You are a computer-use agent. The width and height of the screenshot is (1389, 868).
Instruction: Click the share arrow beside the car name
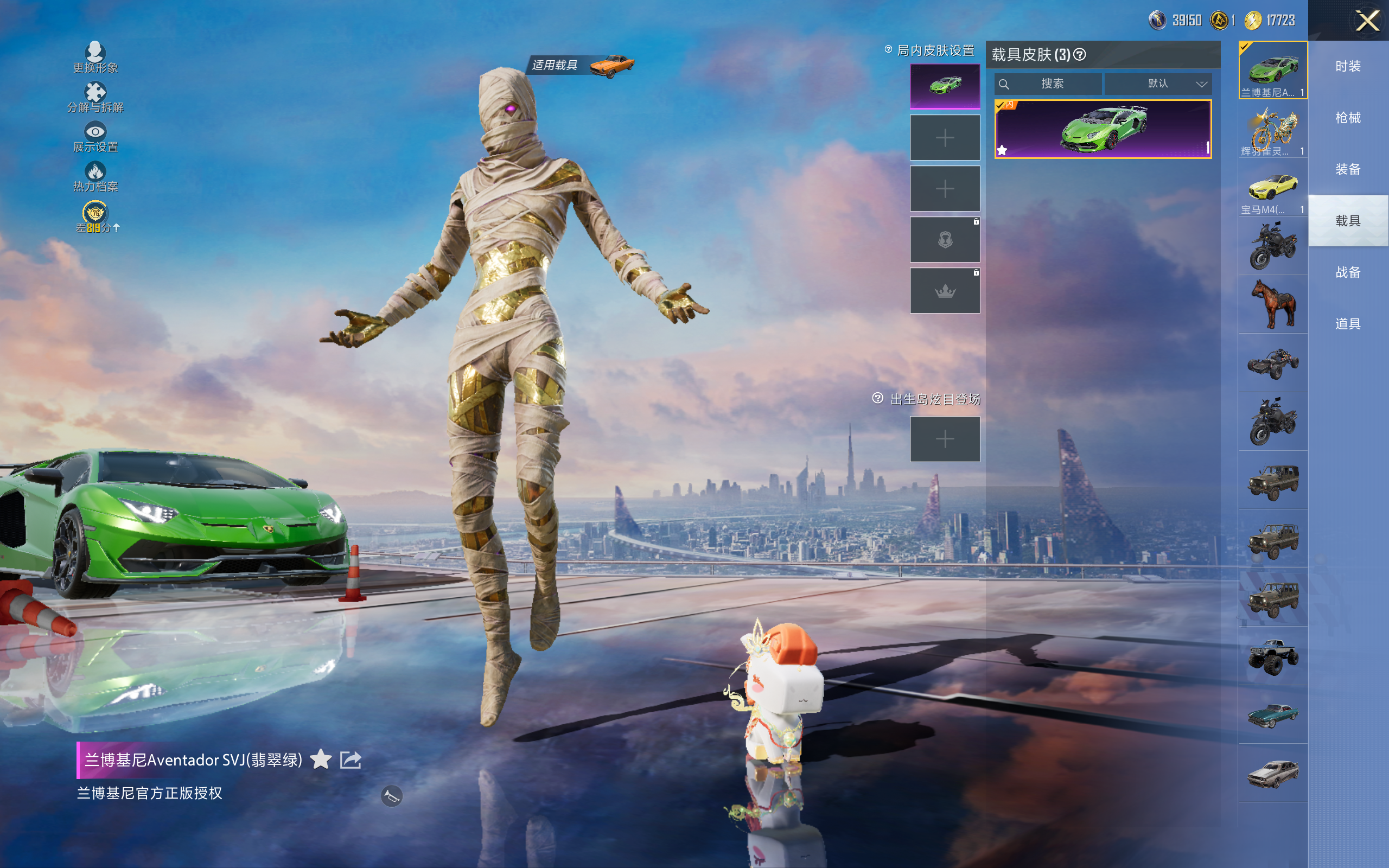[x=350, y=759]
